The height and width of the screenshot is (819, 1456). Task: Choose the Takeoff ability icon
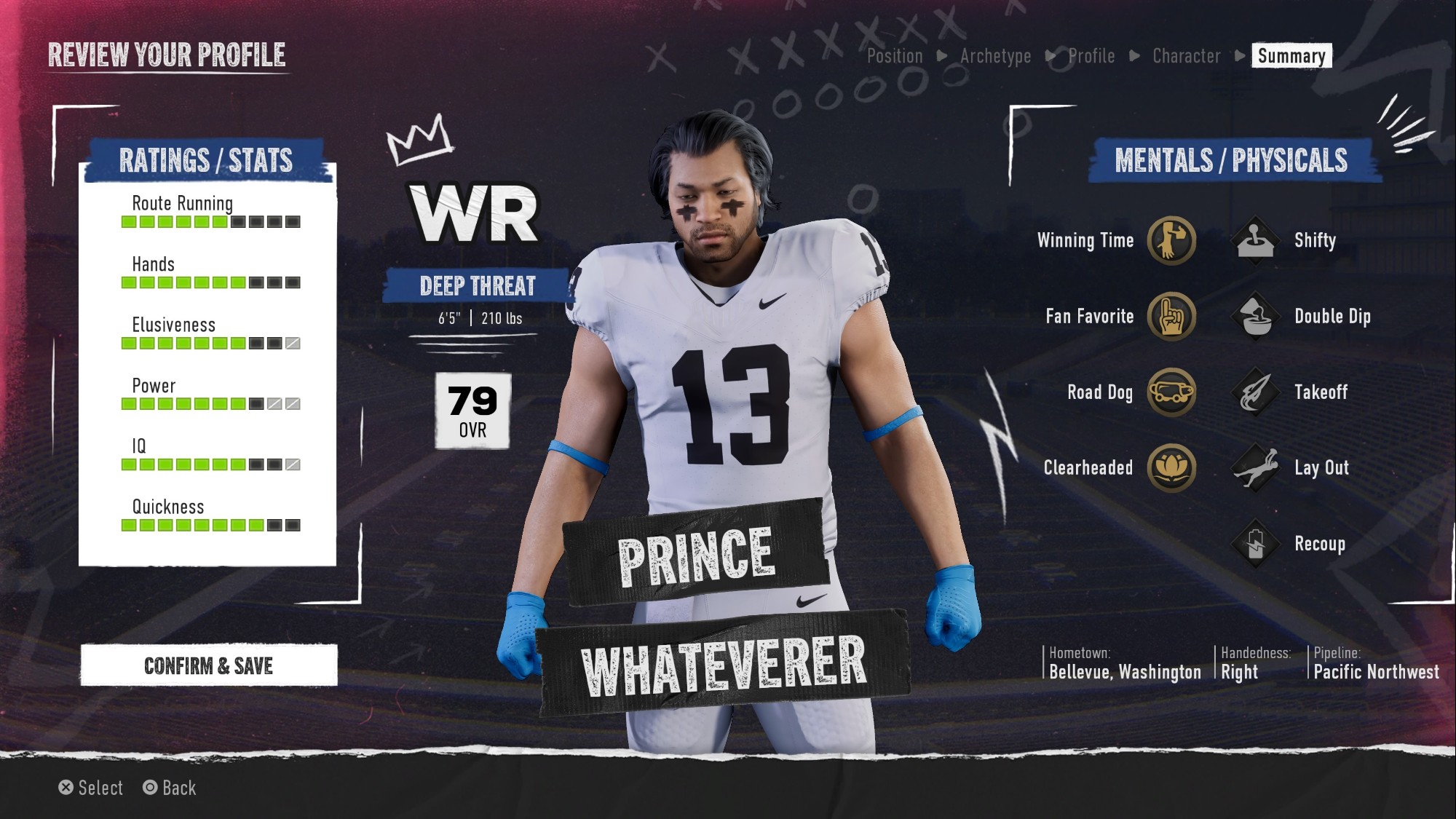pyautogui.click(x=1256, y=392)
